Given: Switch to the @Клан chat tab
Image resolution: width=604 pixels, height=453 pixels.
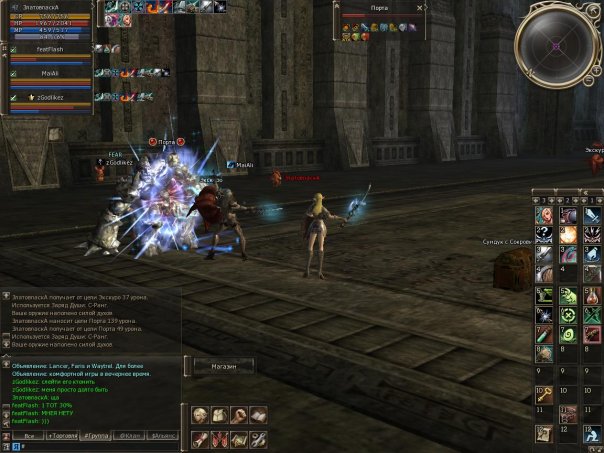Looking at the screenshot, I should (x=131, y=437).
